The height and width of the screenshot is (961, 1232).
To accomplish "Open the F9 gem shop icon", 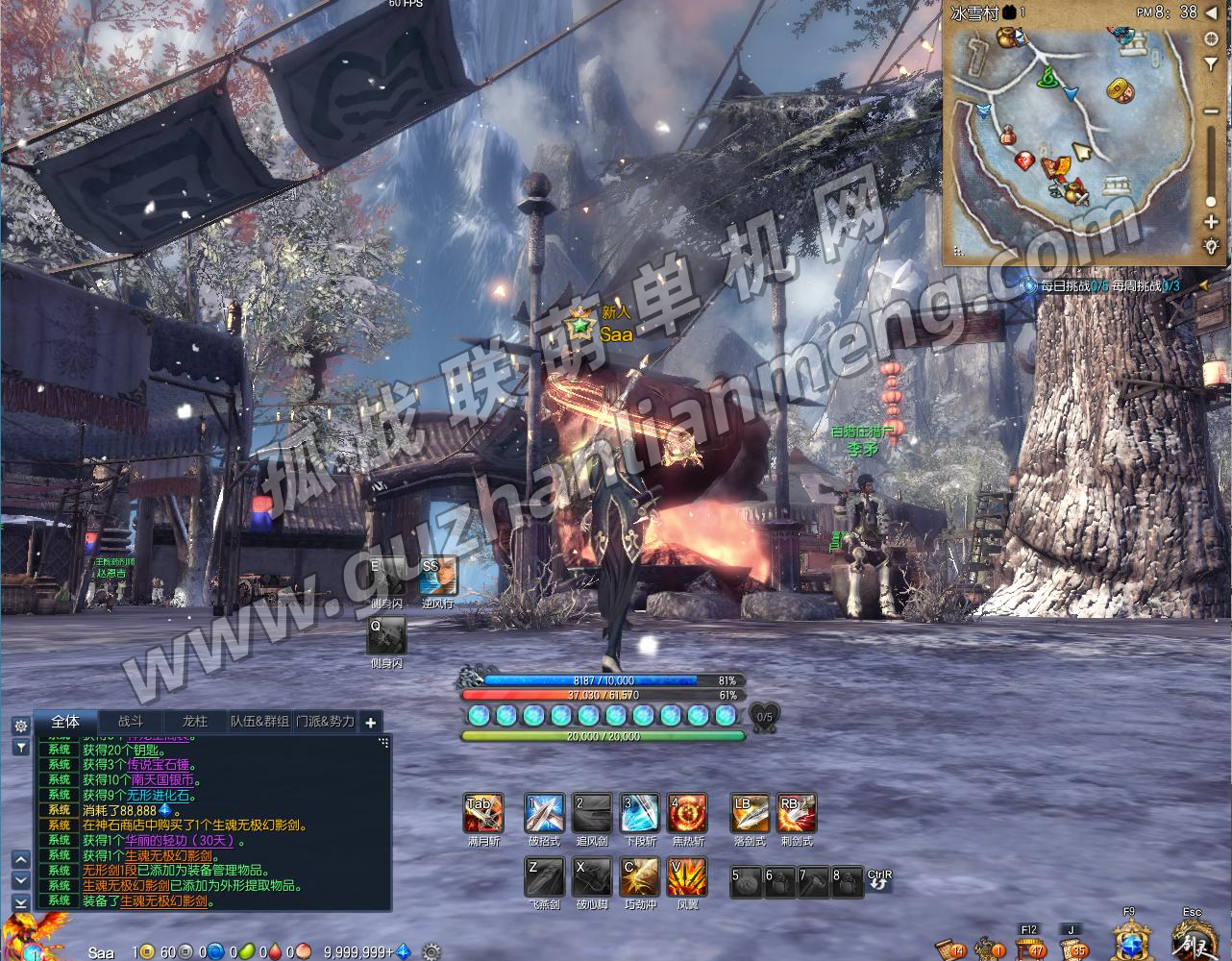I will [1131, 939].
